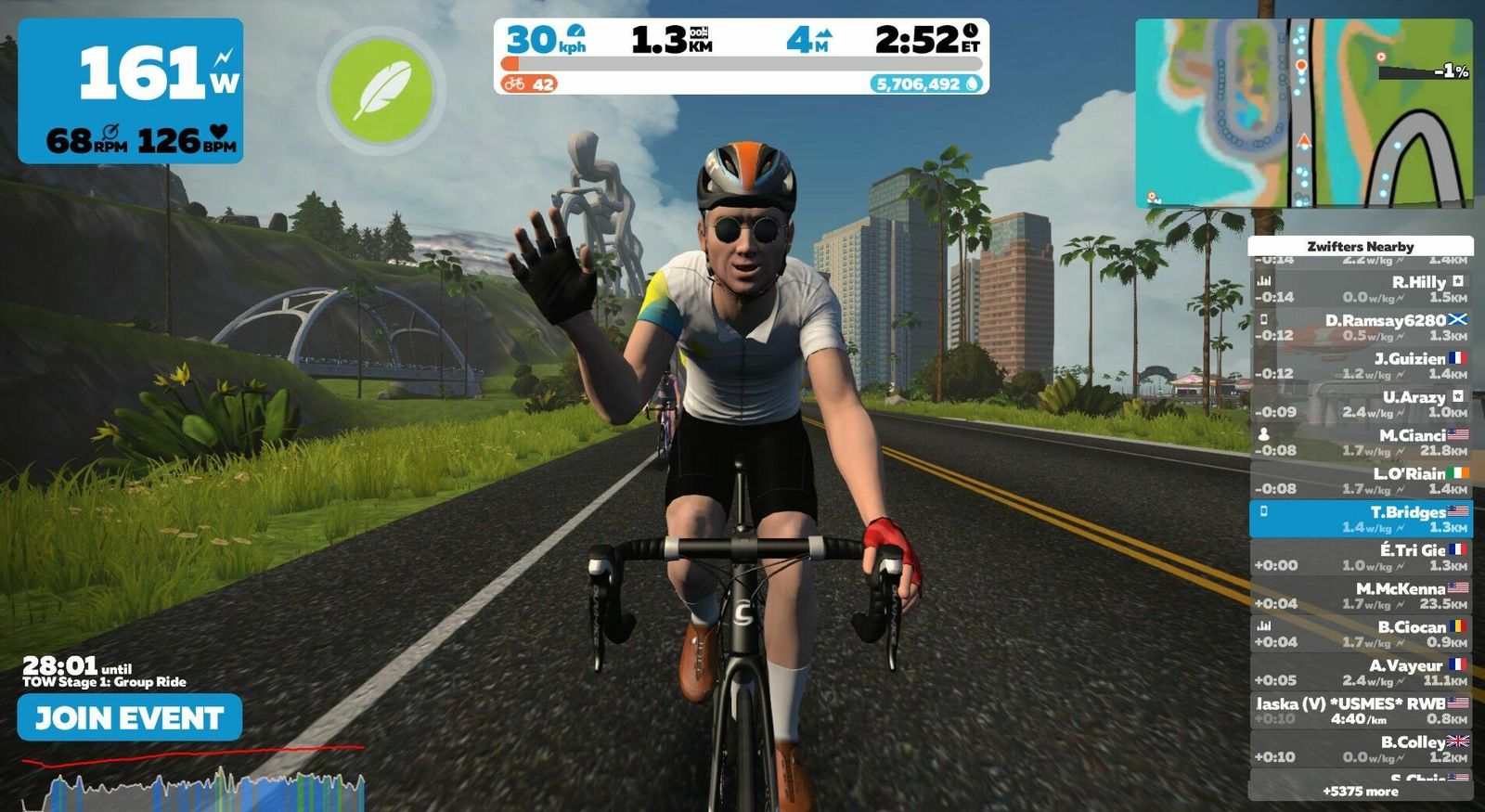Activate the feather lightweight power-up

[381, 90]
